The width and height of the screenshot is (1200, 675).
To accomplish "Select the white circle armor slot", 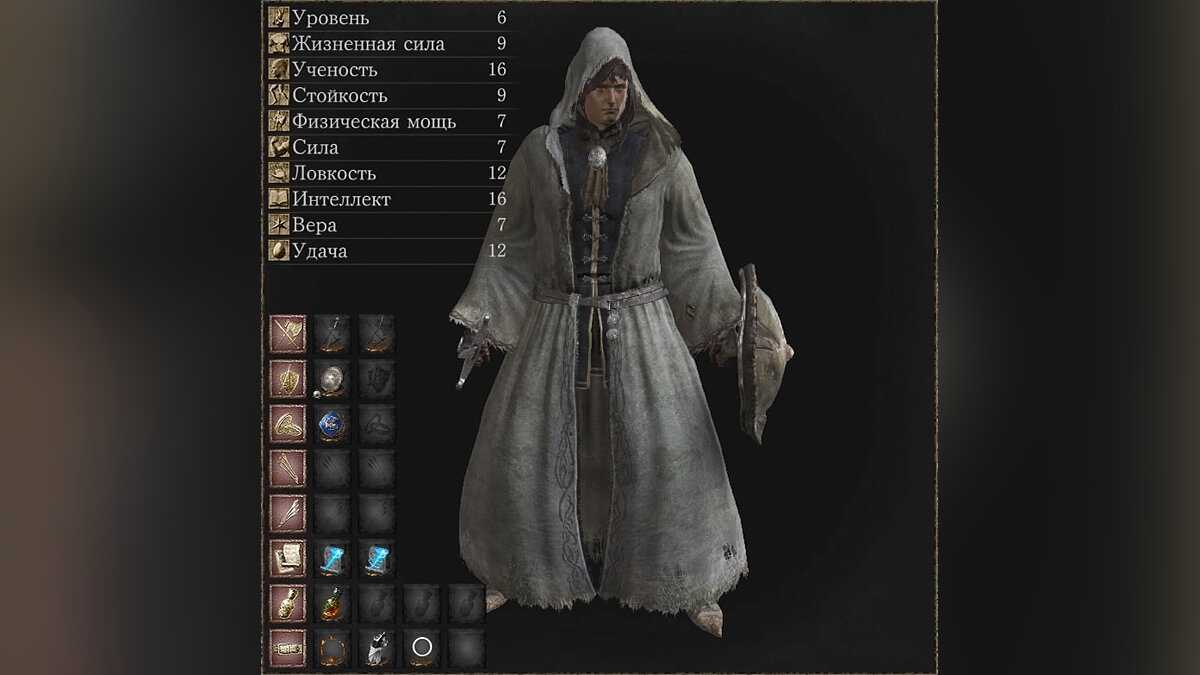I will (x=422, y=649).
